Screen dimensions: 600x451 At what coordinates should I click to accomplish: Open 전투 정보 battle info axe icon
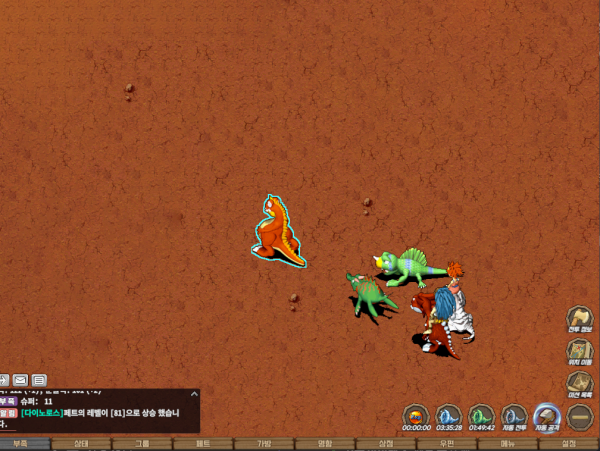580,318
